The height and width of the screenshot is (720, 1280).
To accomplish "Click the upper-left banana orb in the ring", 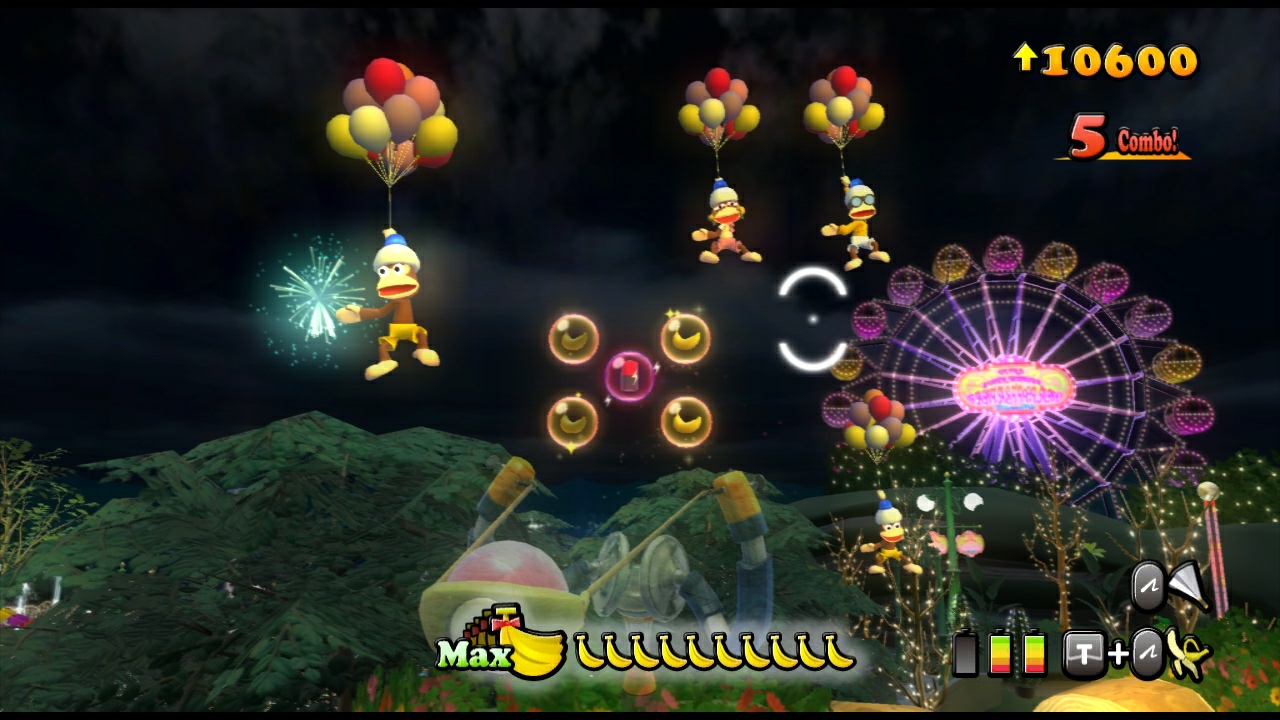I will [x=572, y=340].
